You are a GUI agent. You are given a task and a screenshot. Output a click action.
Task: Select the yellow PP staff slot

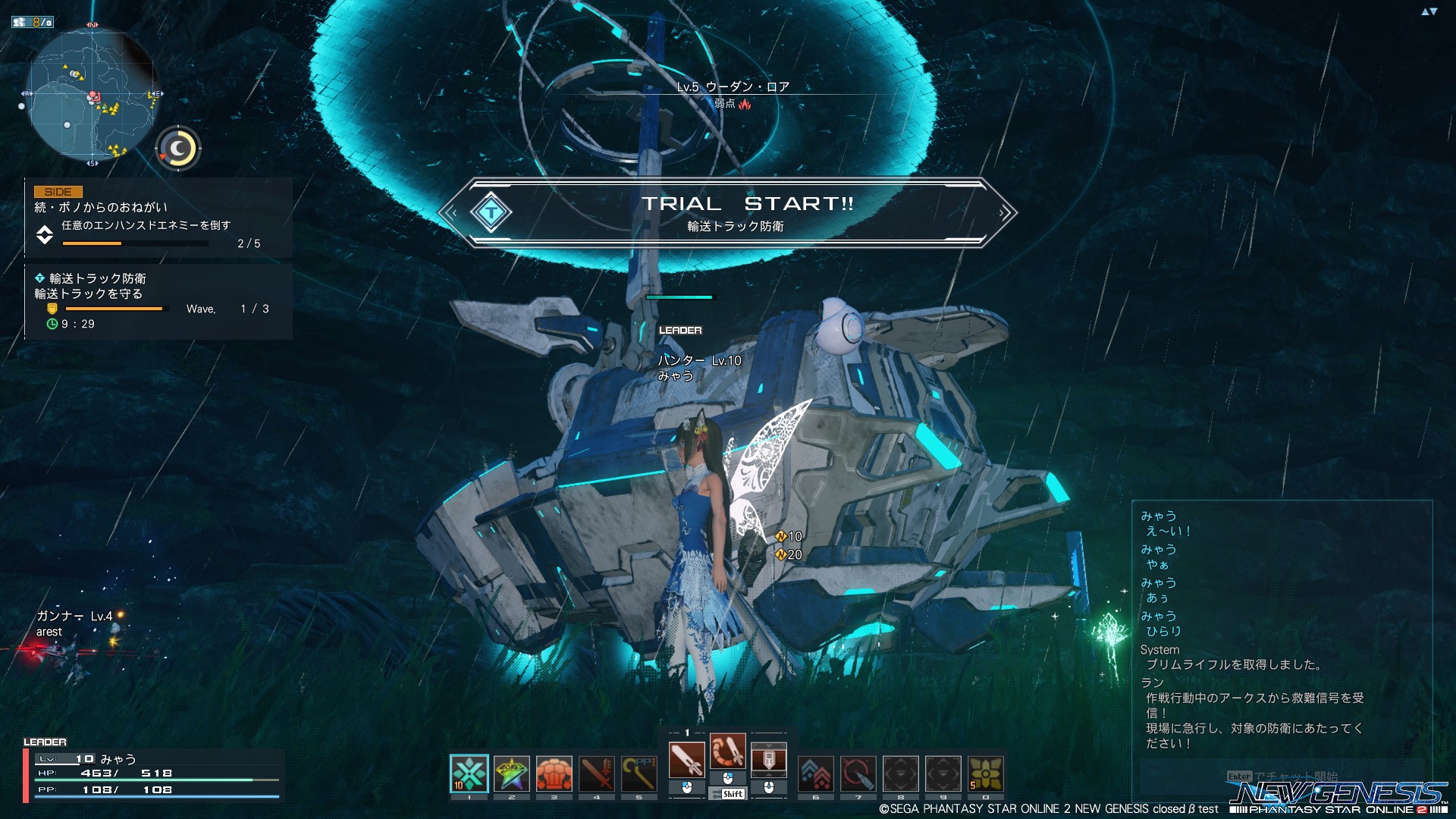639,773
